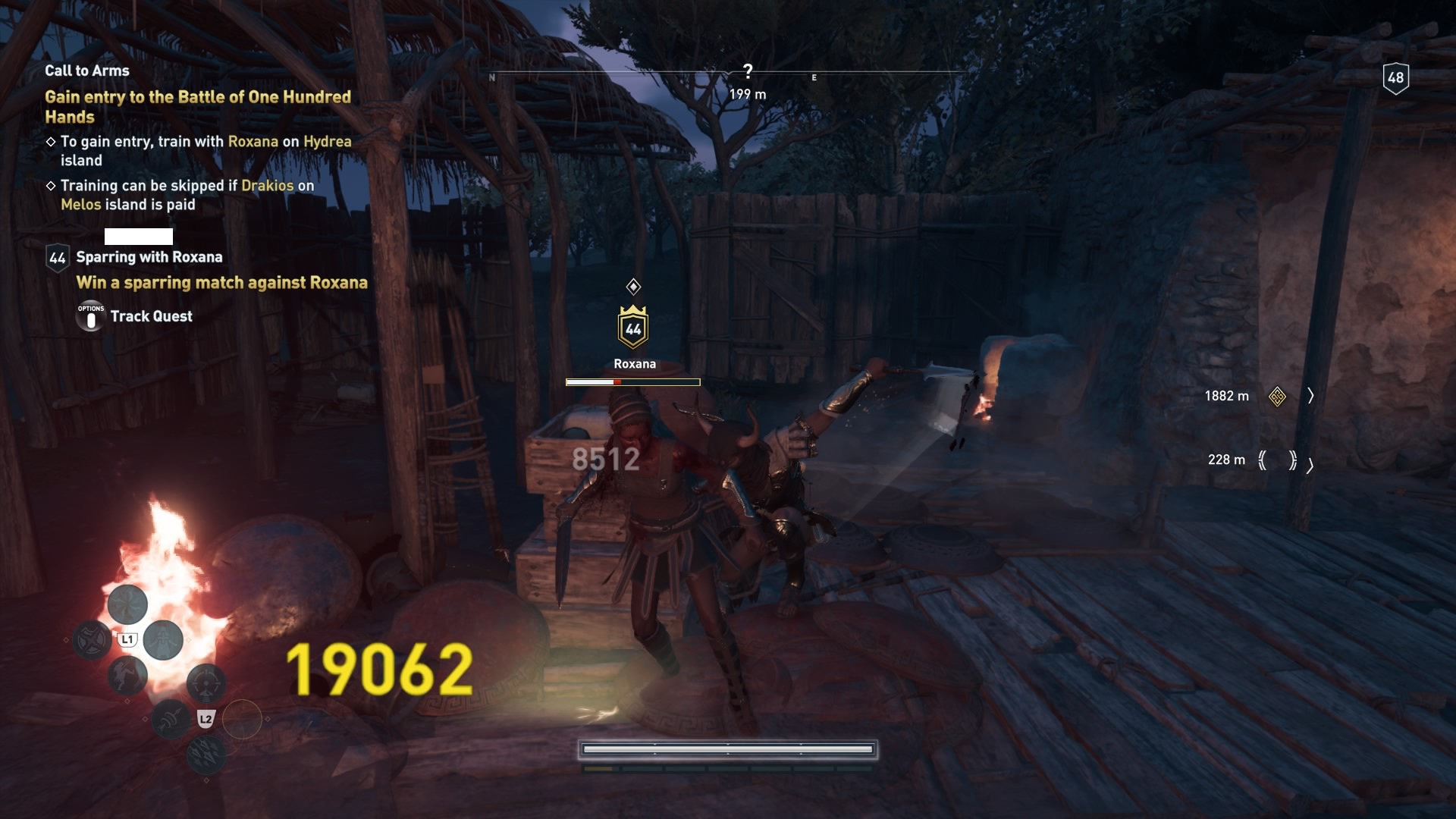Click the gold objective diamond beside 1882 m
Viewport: 1456px width, 819px height.
click(1278, 396)
